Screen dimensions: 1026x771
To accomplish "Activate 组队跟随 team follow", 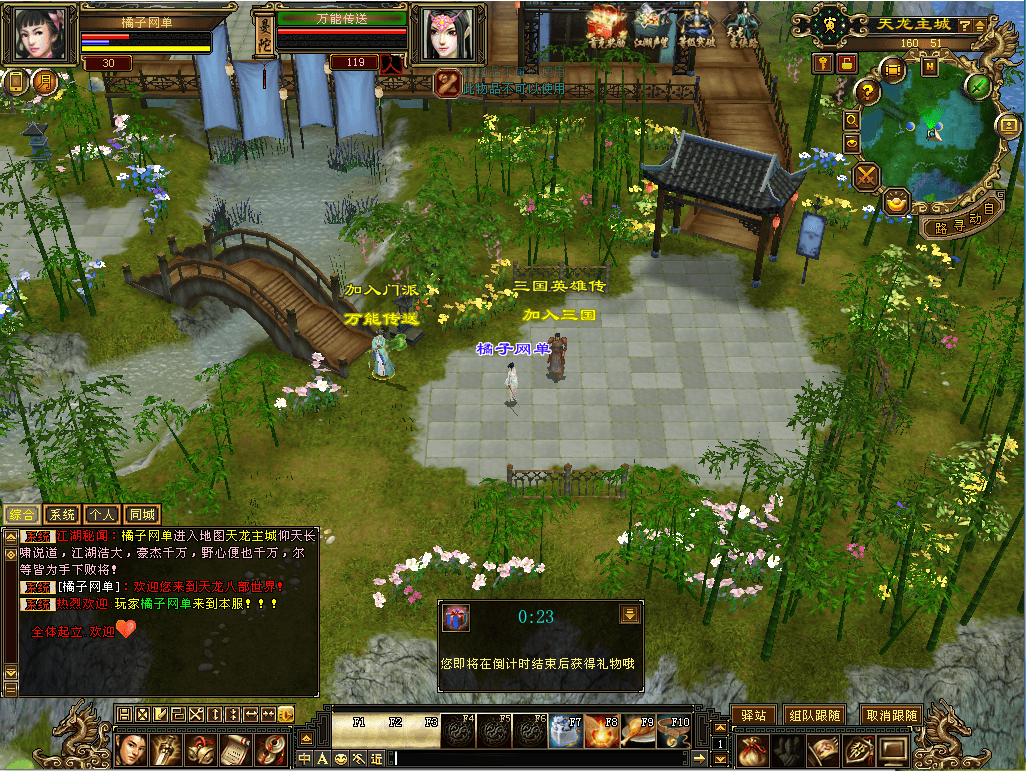I will click(814, 715).
